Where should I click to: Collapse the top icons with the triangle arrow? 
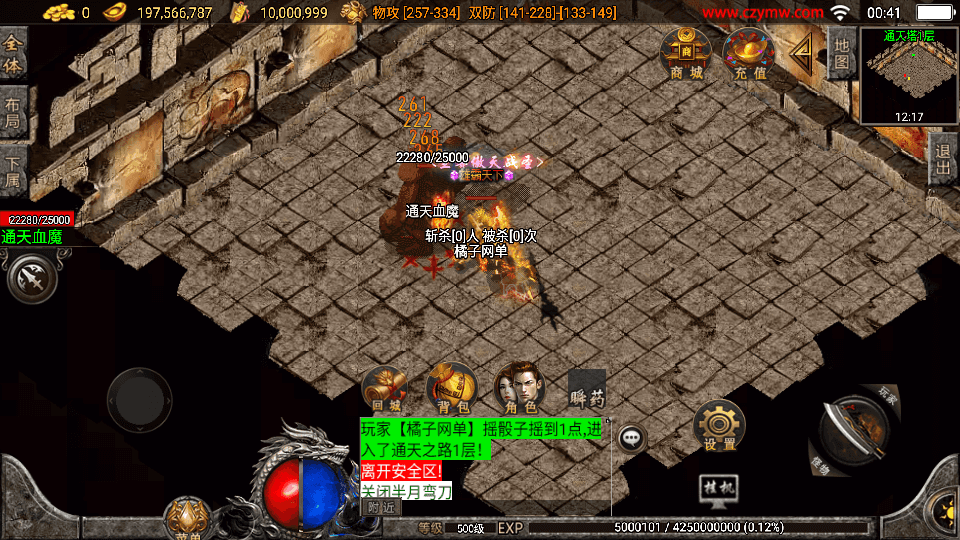pyautogui.click(x=800, y=52)
